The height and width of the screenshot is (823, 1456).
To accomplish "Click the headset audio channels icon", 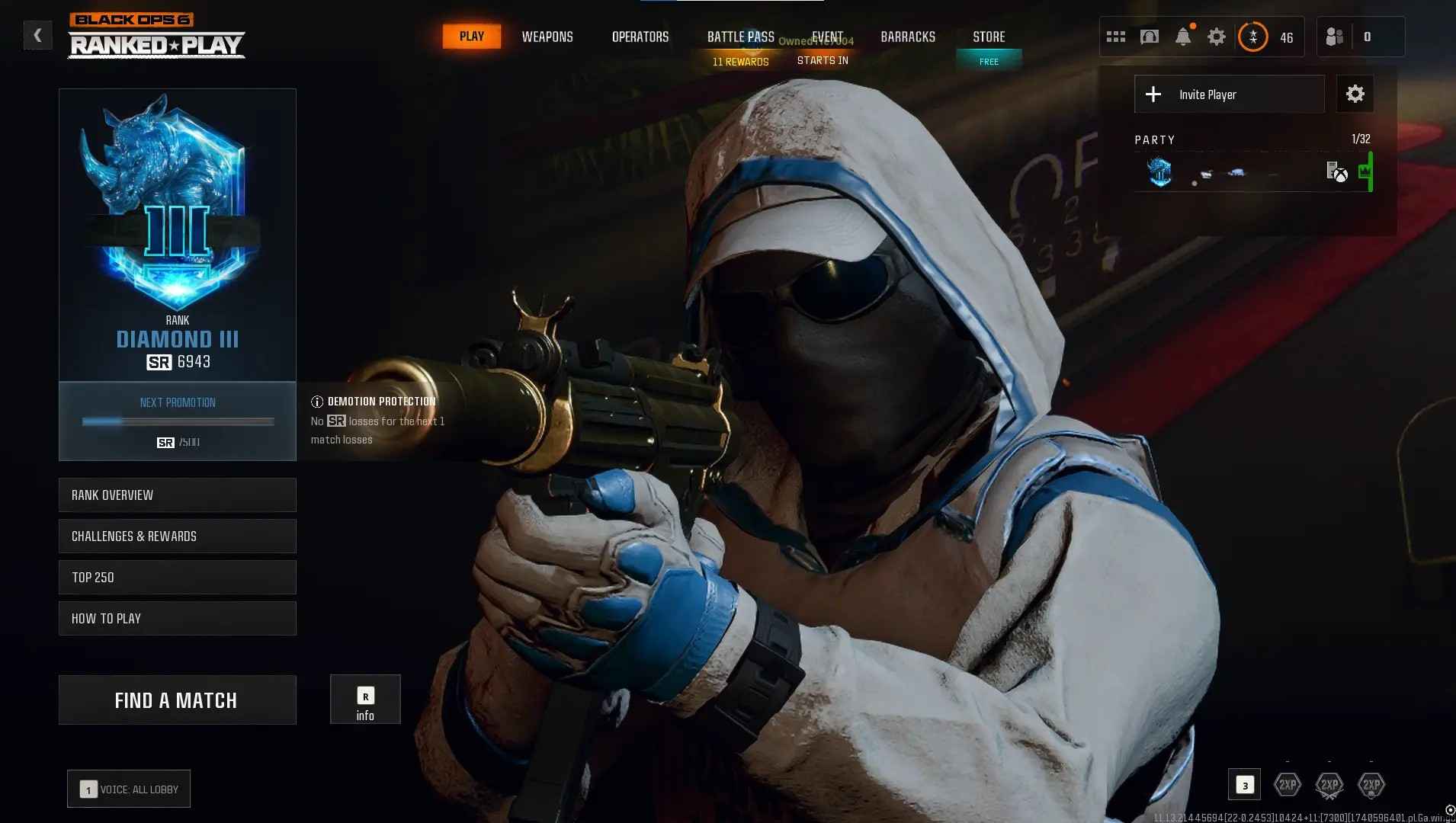I will [x=1149, y=36].
